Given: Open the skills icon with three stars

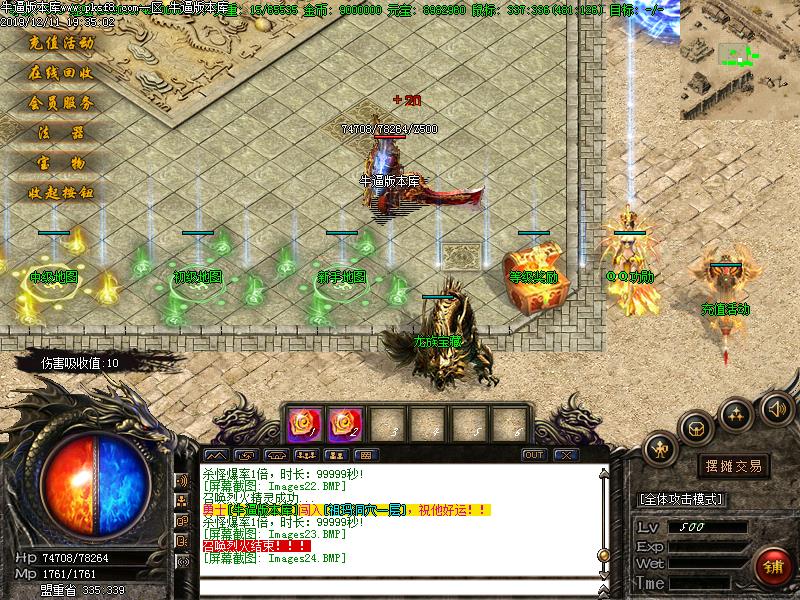Looking at the screenshot, I should tap(738, 412).
